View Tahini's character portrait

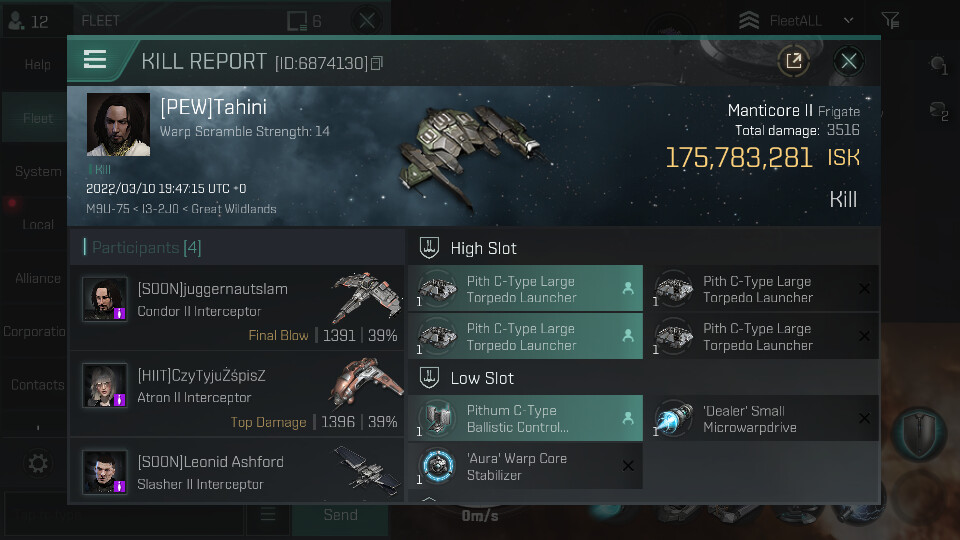tap(118, 125)
